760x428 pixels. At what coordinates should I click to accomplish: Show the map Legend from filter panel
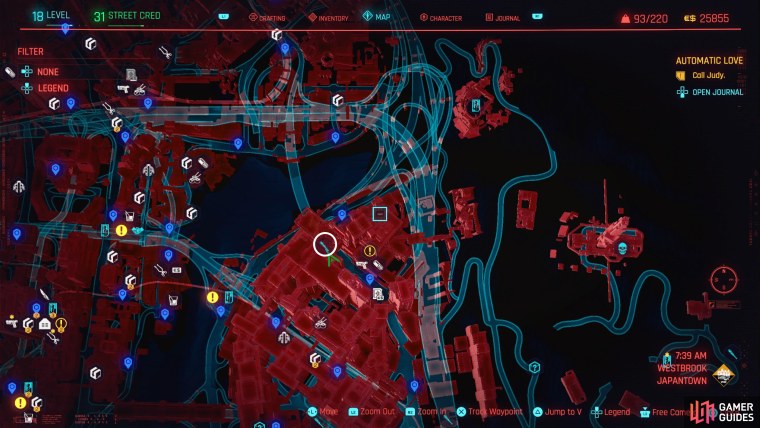[x=52, y=88]
